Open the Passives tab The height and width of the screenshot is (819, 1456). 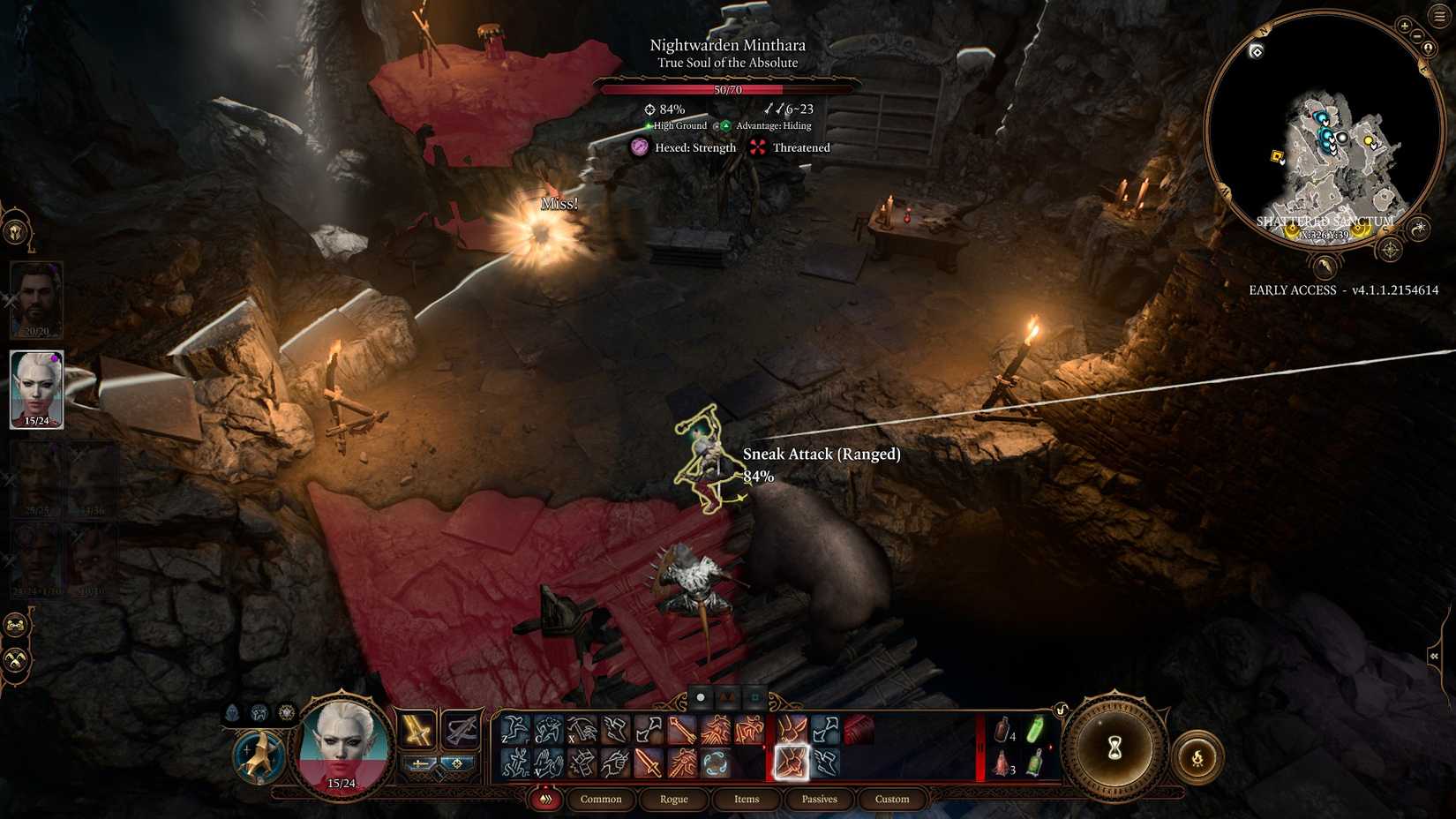[819, 800]
